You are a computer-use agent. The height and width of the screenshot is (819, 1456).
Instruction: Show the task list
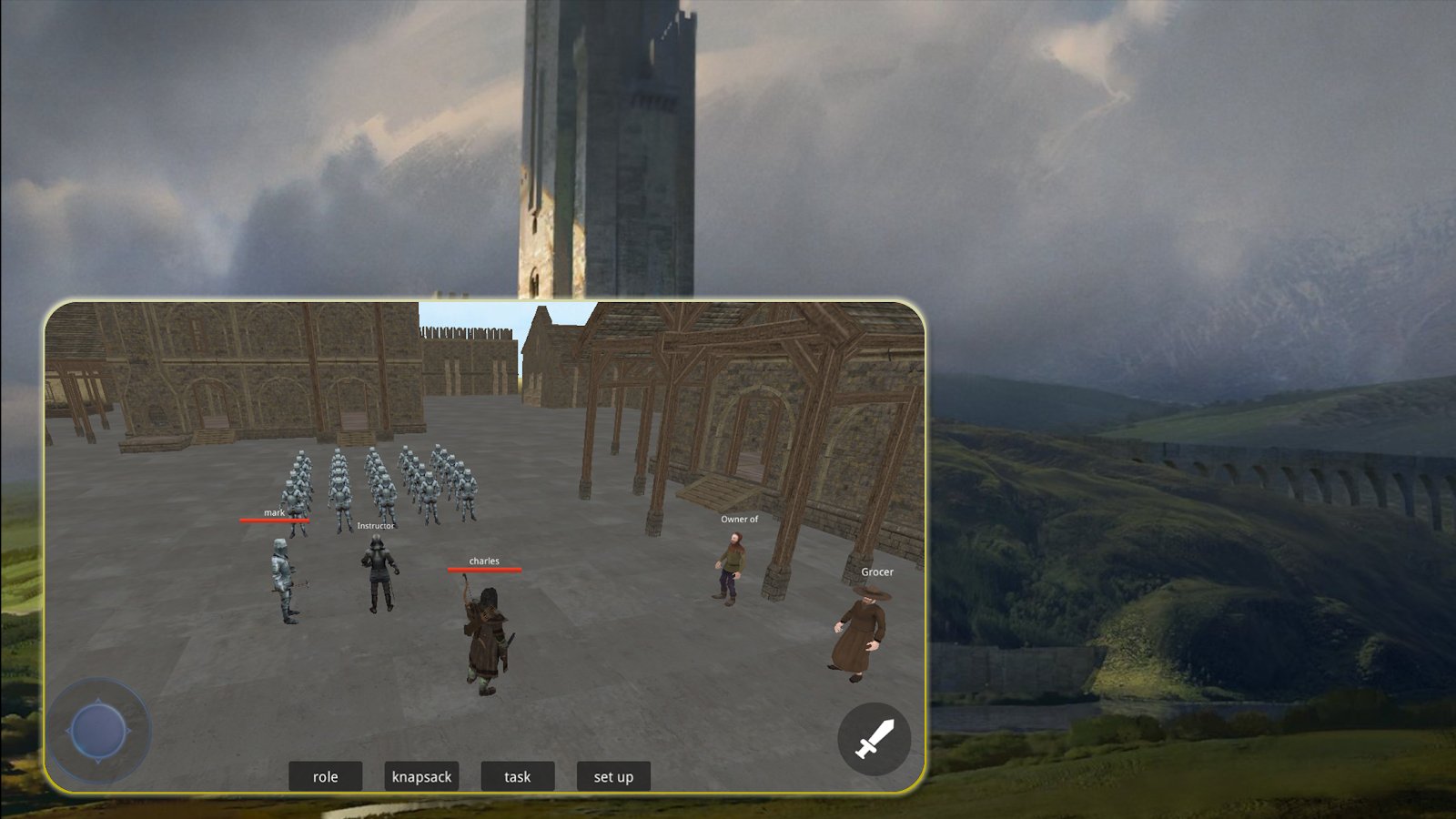(517, 776)
